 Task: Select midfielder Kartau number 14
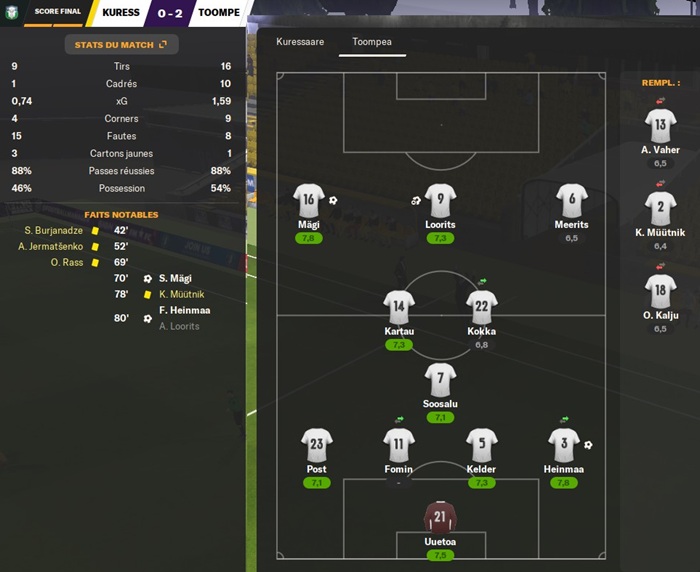[x=399, y=307]
